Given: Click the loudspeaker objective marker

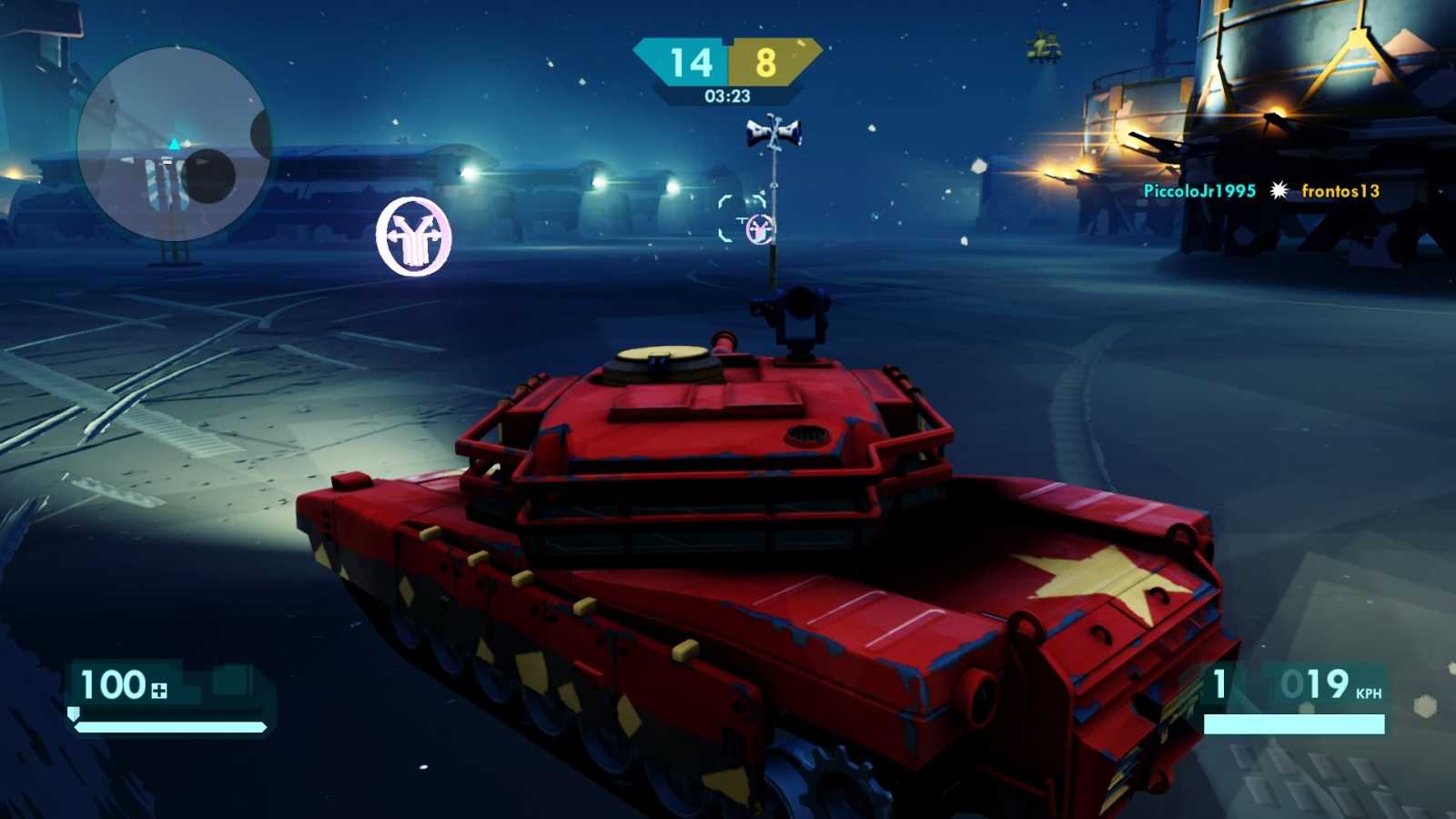Looking at the screenshot, I should [773, 134].
